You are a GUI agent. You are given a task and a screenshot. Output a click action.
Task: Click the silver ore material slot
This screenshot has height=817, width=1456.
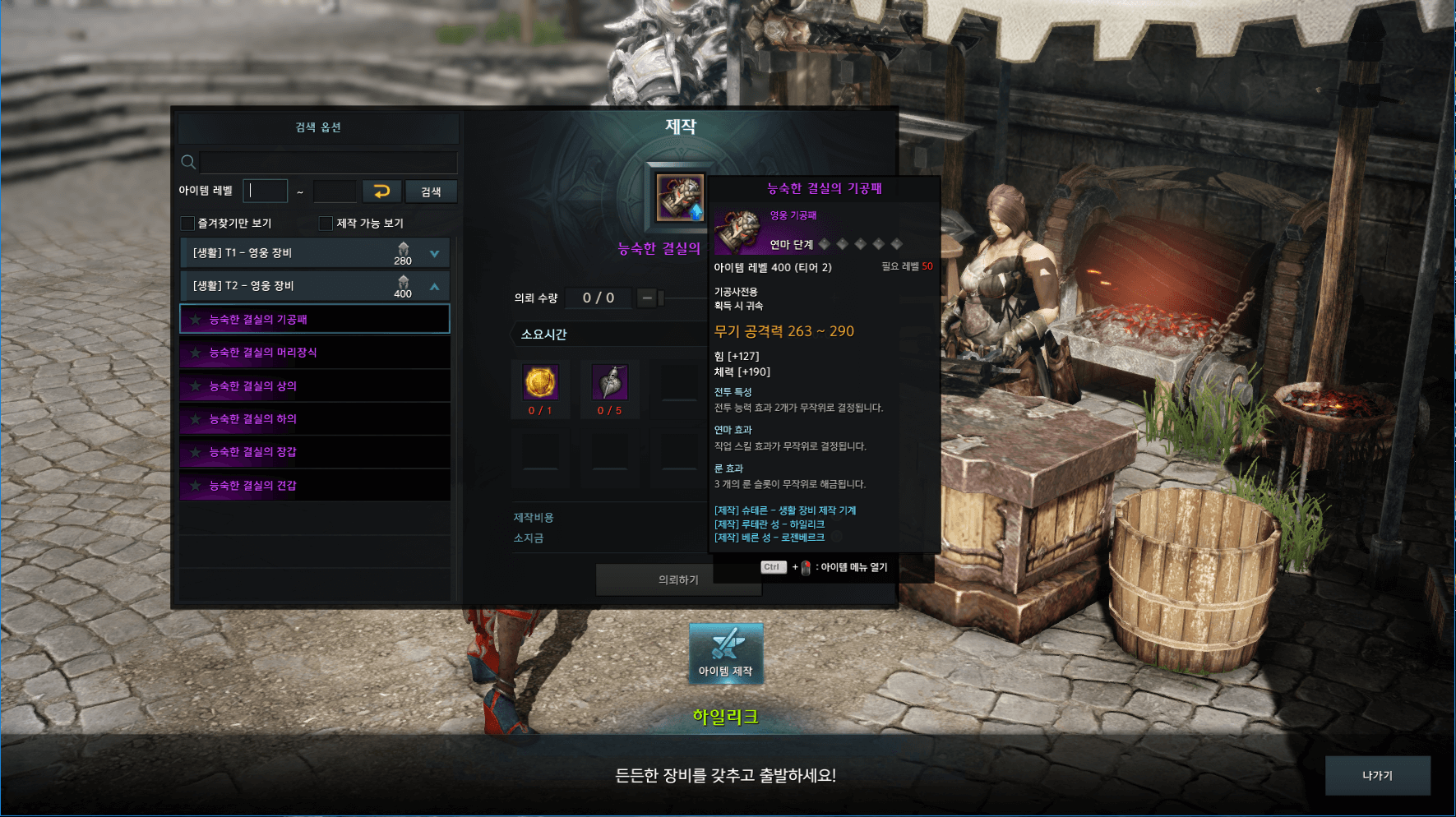(610, 383)
